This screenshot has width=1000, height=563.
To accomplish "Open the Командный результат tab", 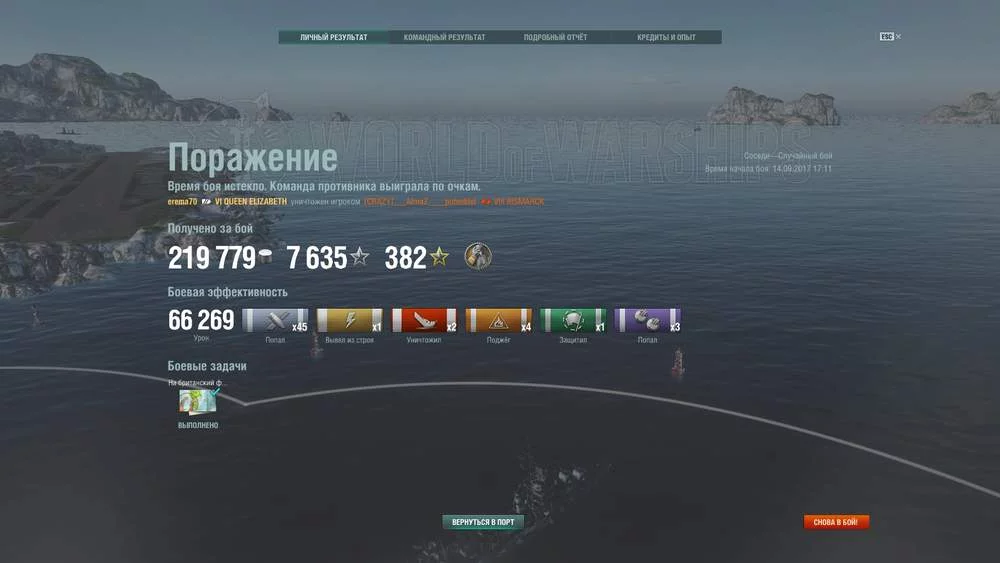I will [444, 38].
